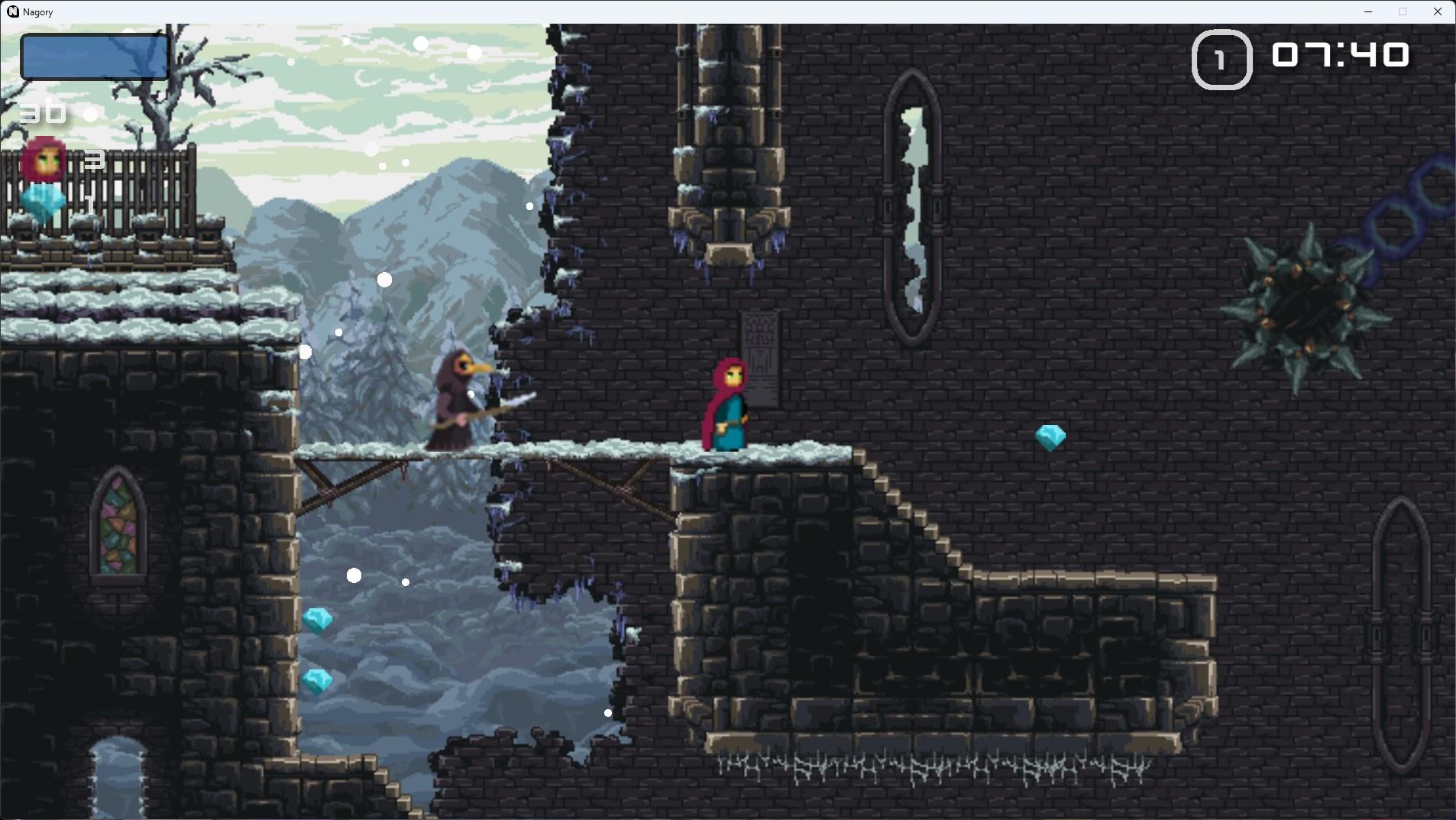This screenshot has width=1456, height=820.
Task: Minimize the Nagory window
Action: point(1367,11)
